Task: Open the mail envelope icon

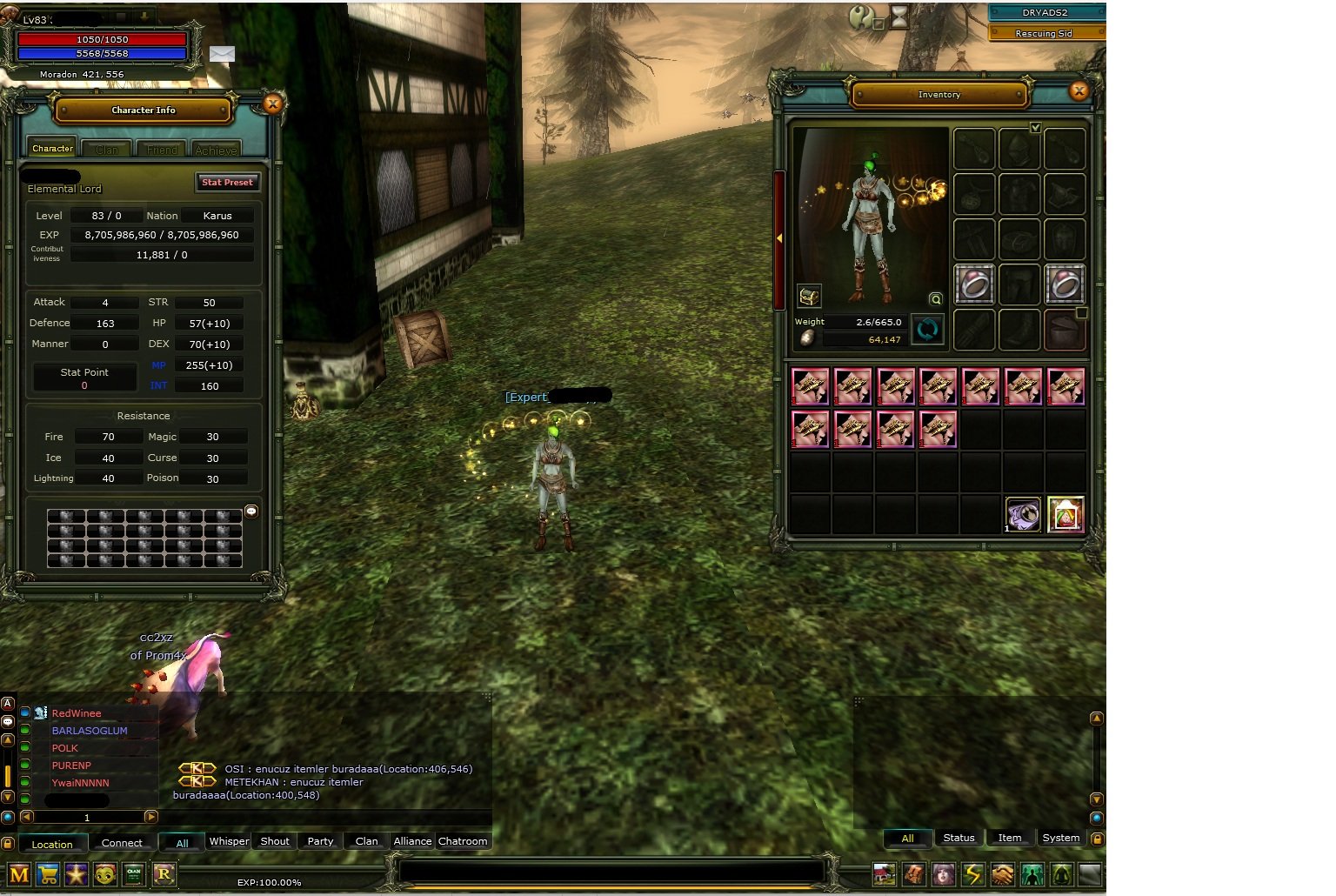Action: (222, 54)
